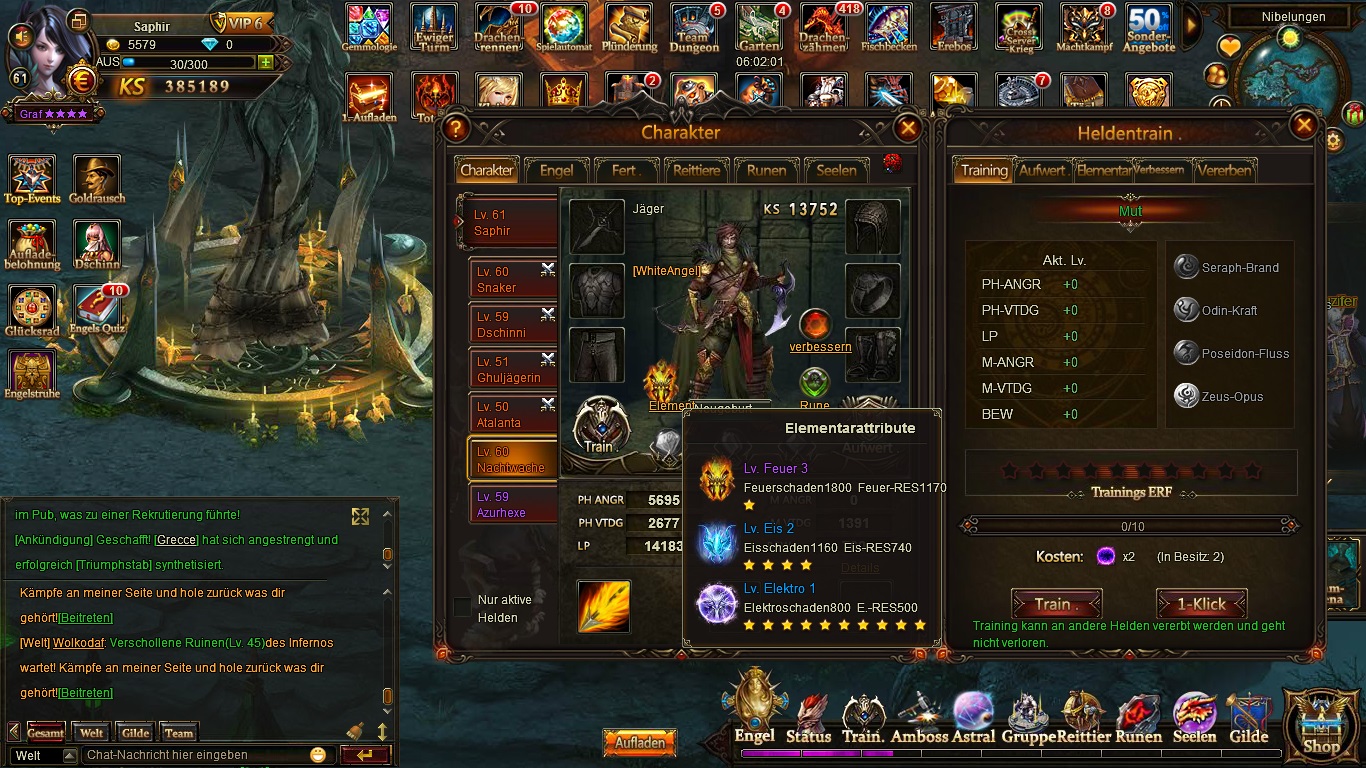Choose hero Azurhexe in the list
Viewport: 1366px width, 768px height.
512,504
